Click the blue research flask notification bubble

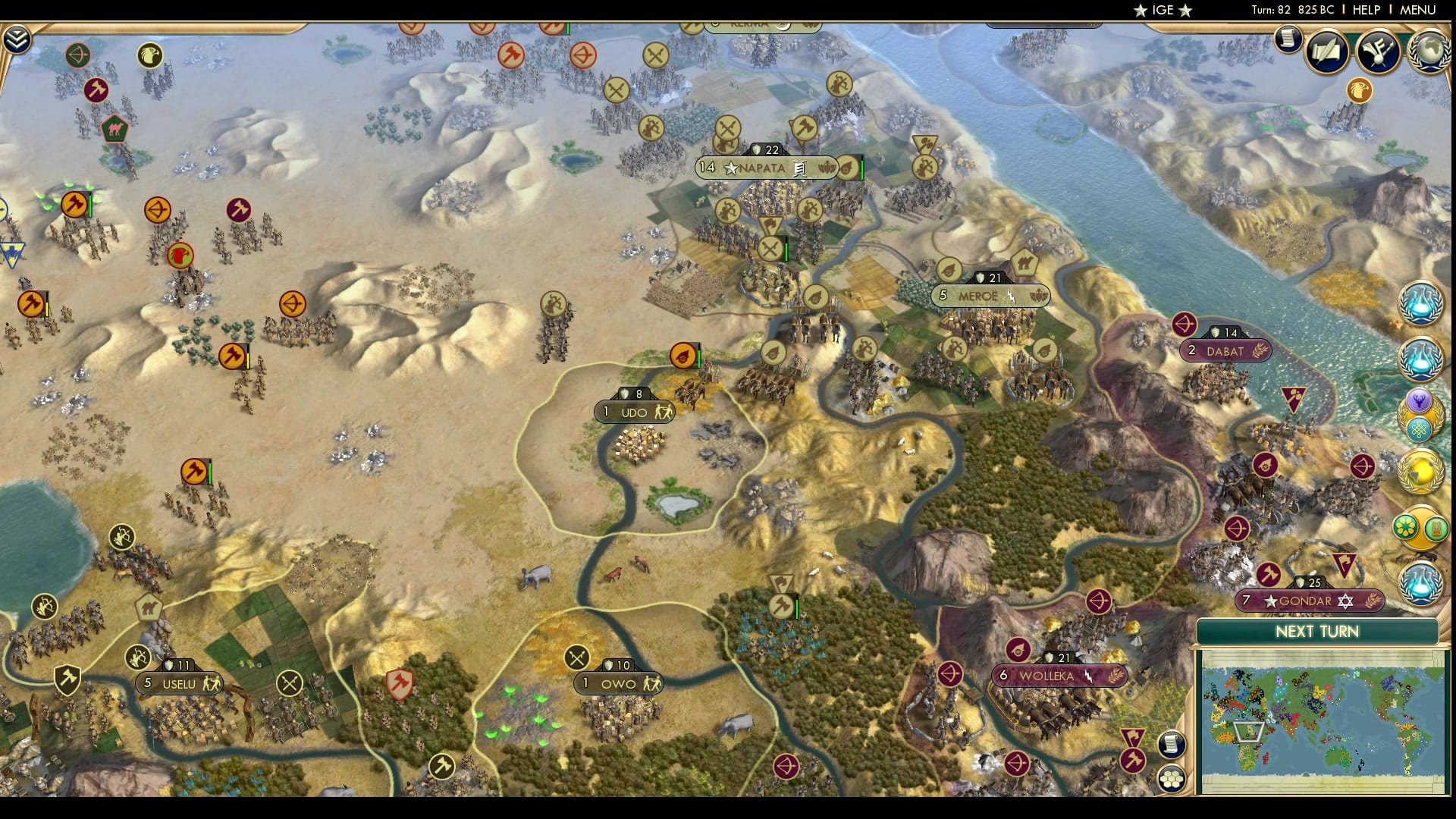(1421, 303)
